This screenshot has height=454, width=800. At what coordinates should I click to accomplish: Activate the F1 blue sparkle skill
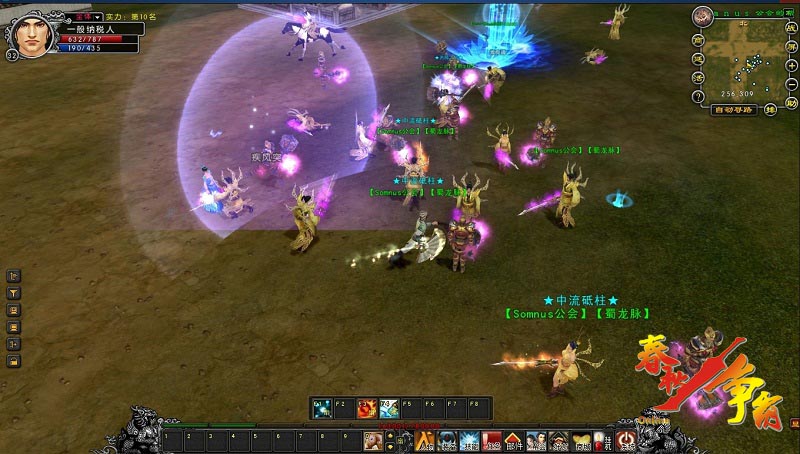[321, 408]
